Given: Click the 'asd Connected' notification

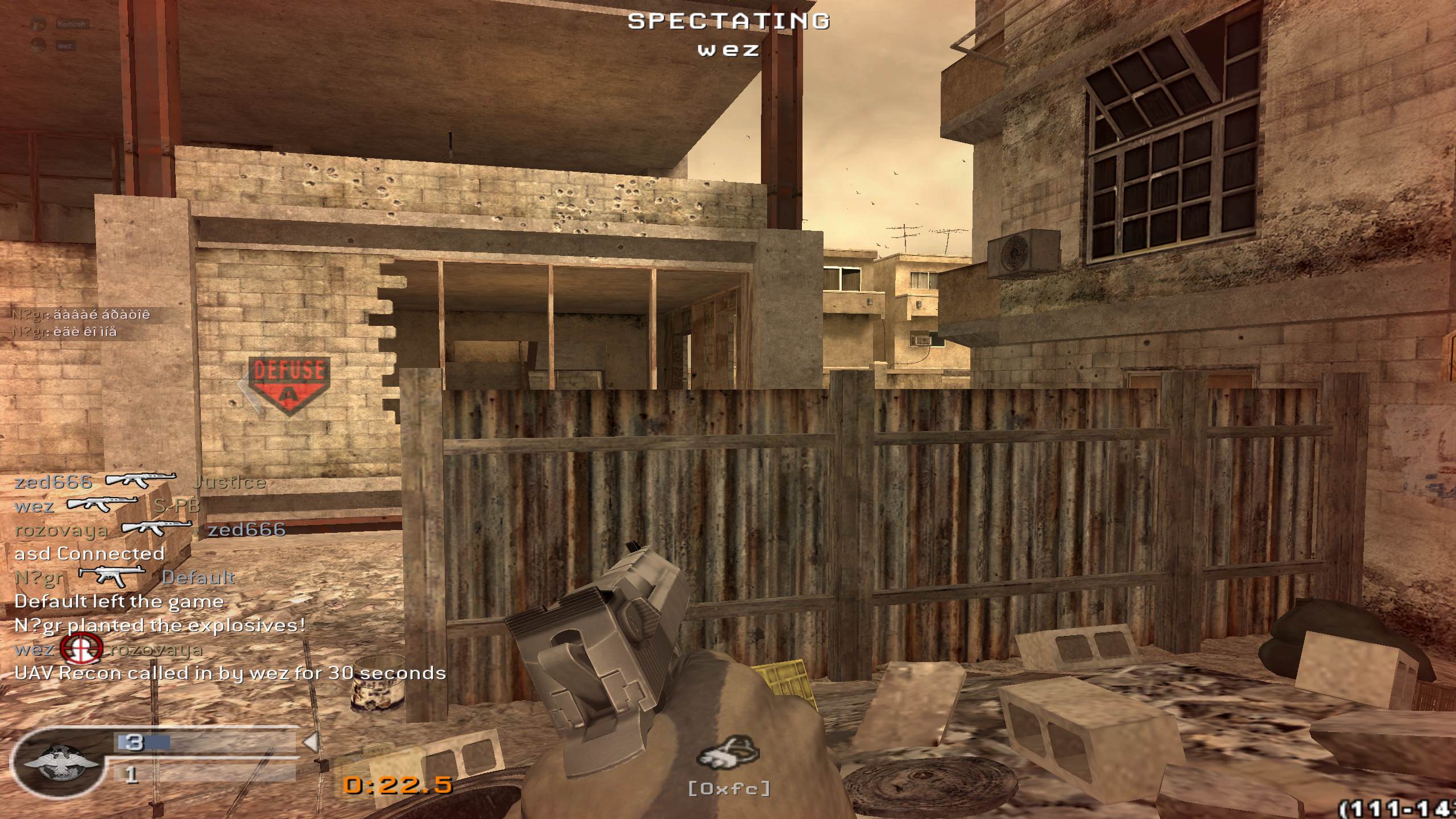Looking at the screenshot, I should pos(88,553).
